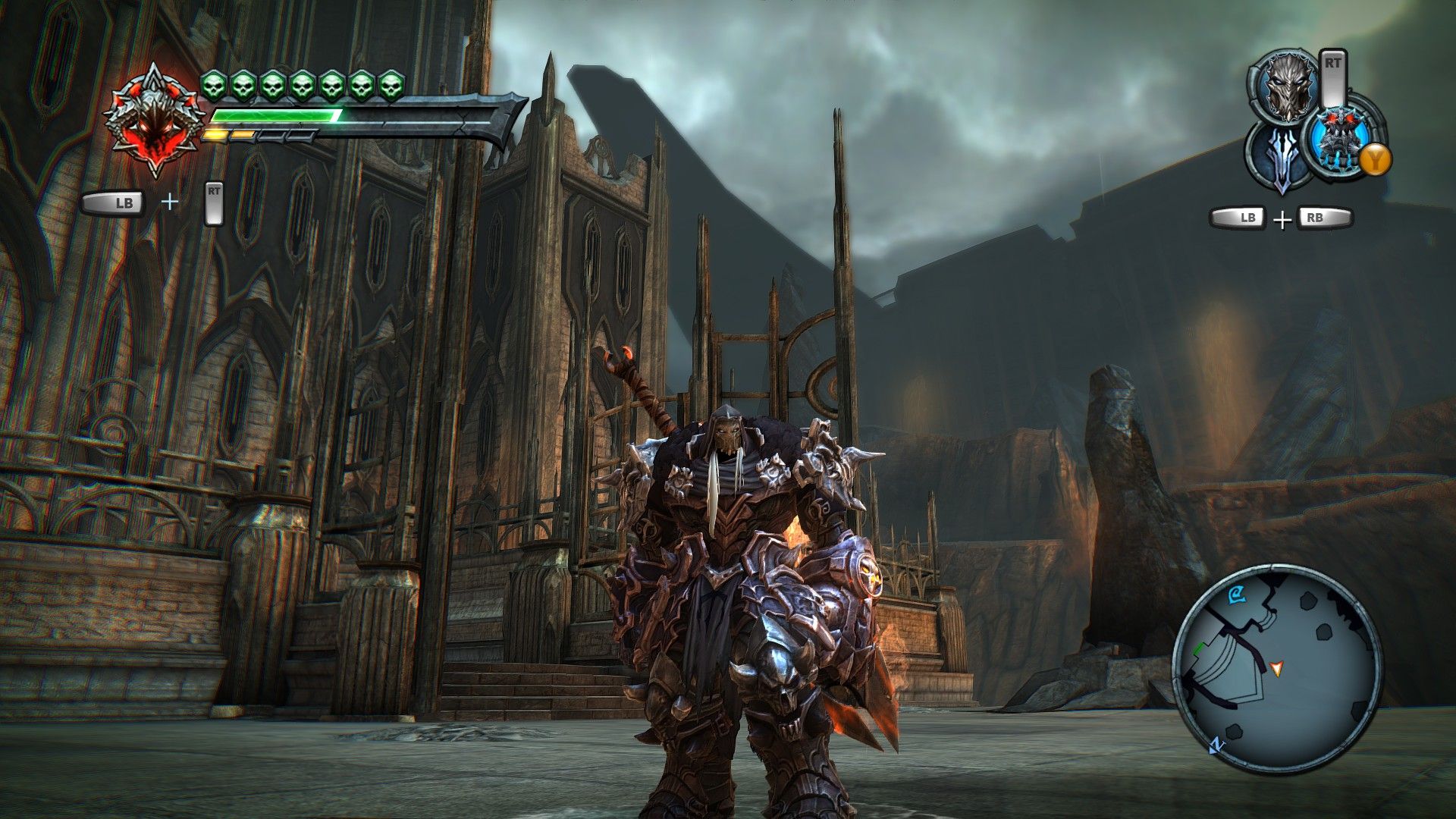Click the player arrow on the minimap
Viewport: 1456px width, 819px height.
click(x=1277, y=668)
